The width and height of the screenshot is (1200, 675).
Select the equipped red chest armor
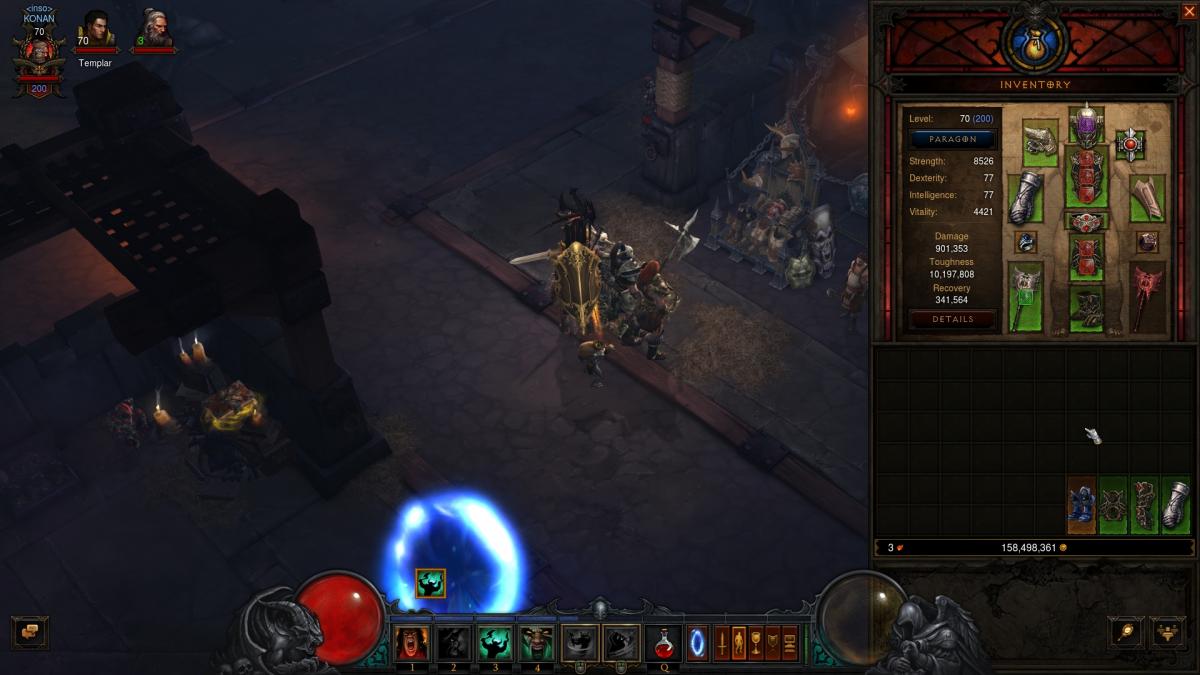pos(1086,178)
